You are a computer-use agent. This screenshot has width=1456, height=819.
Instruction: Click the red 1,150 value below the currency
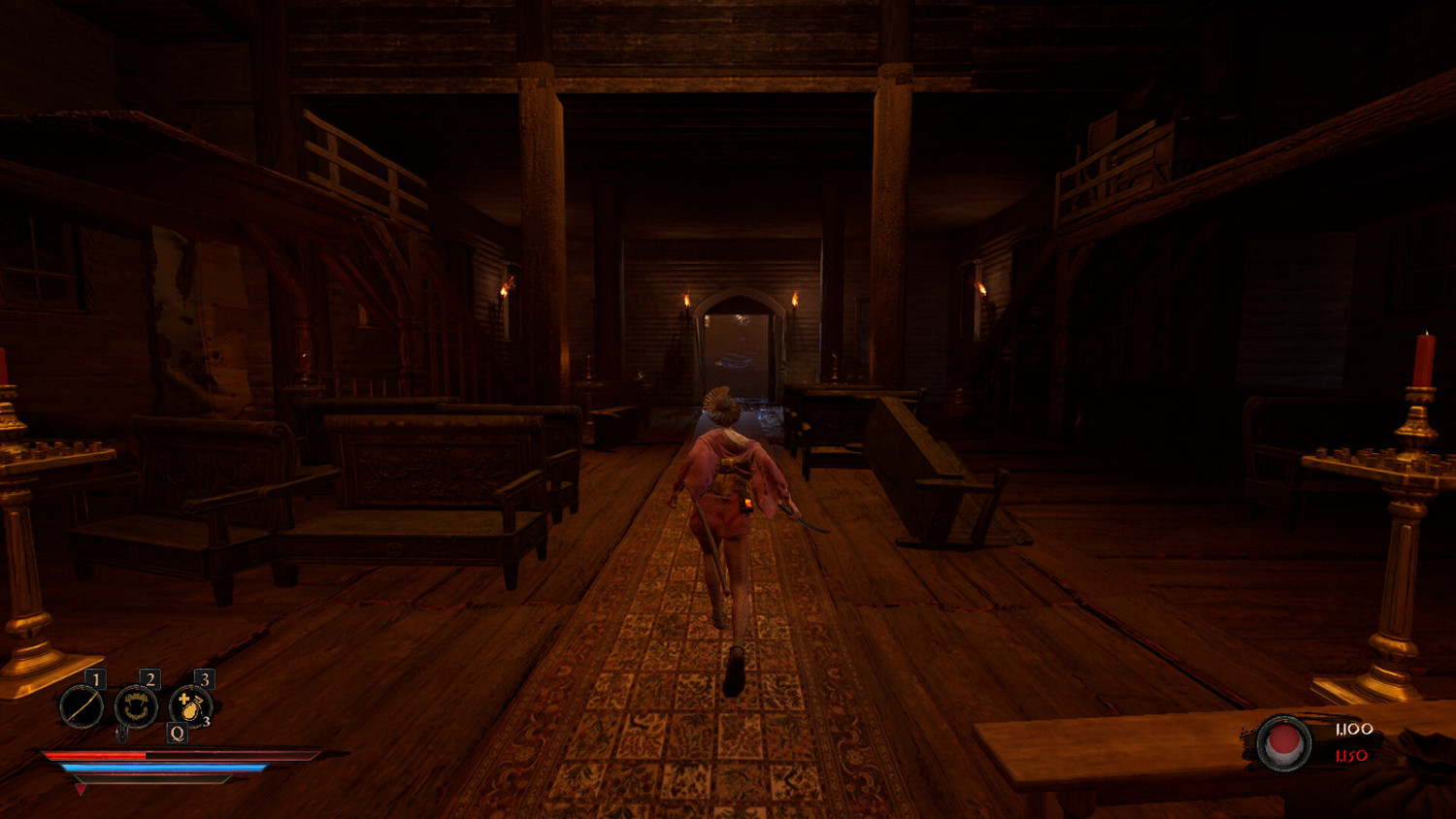coord(1351,756)
